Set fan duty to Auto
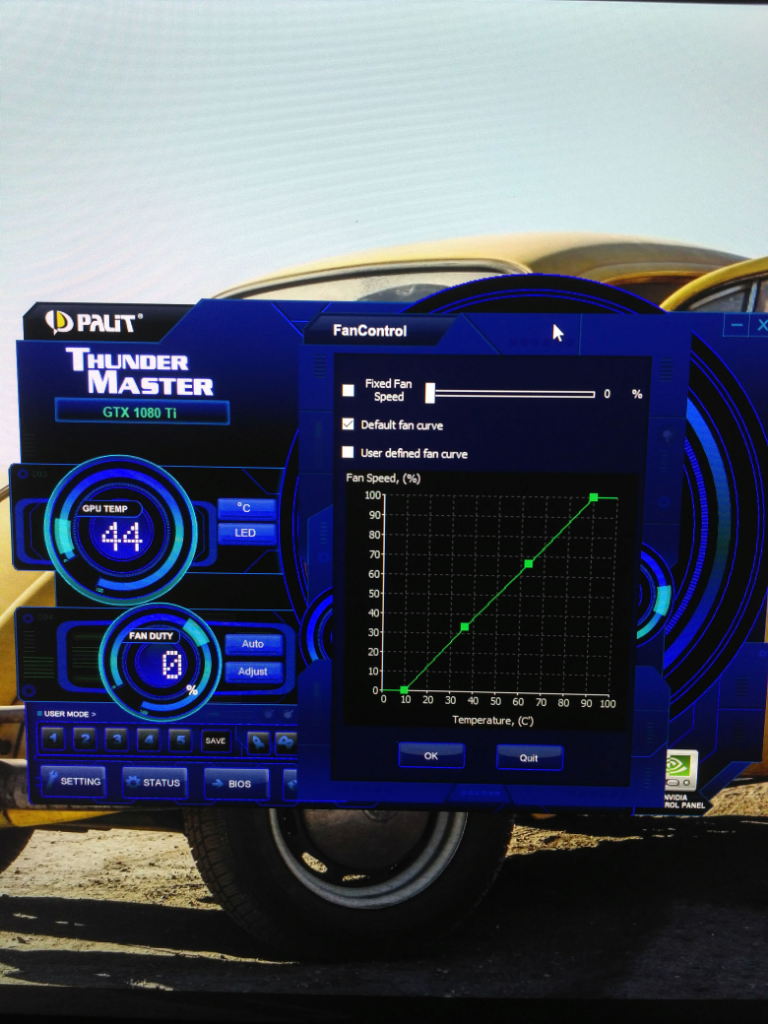Viewport: 768px width, 1024px height. click(x=253, y=644)
